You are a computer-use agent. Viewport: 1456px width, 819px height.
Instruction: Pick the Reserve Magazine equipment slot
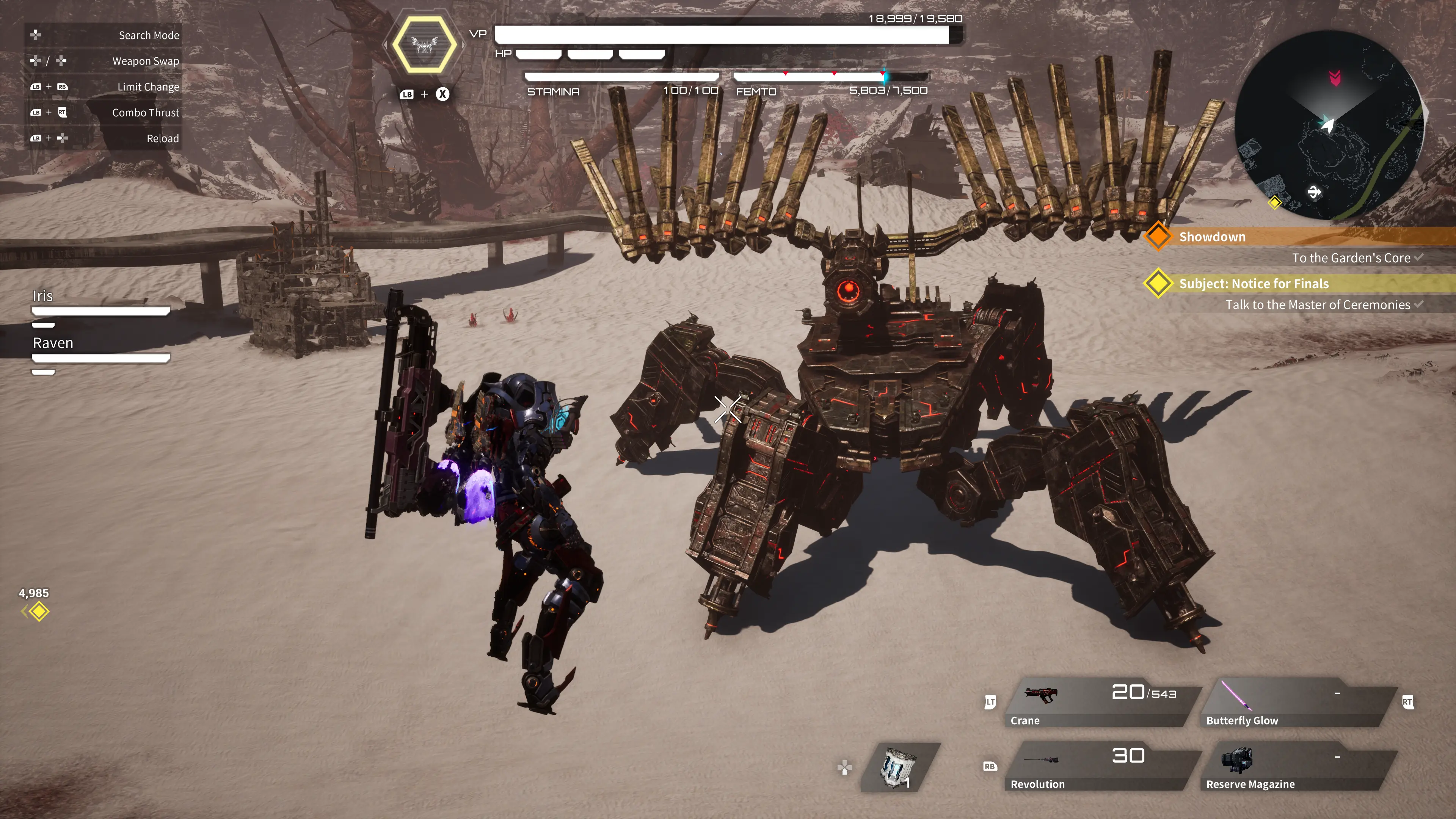tap(1297, 767)
